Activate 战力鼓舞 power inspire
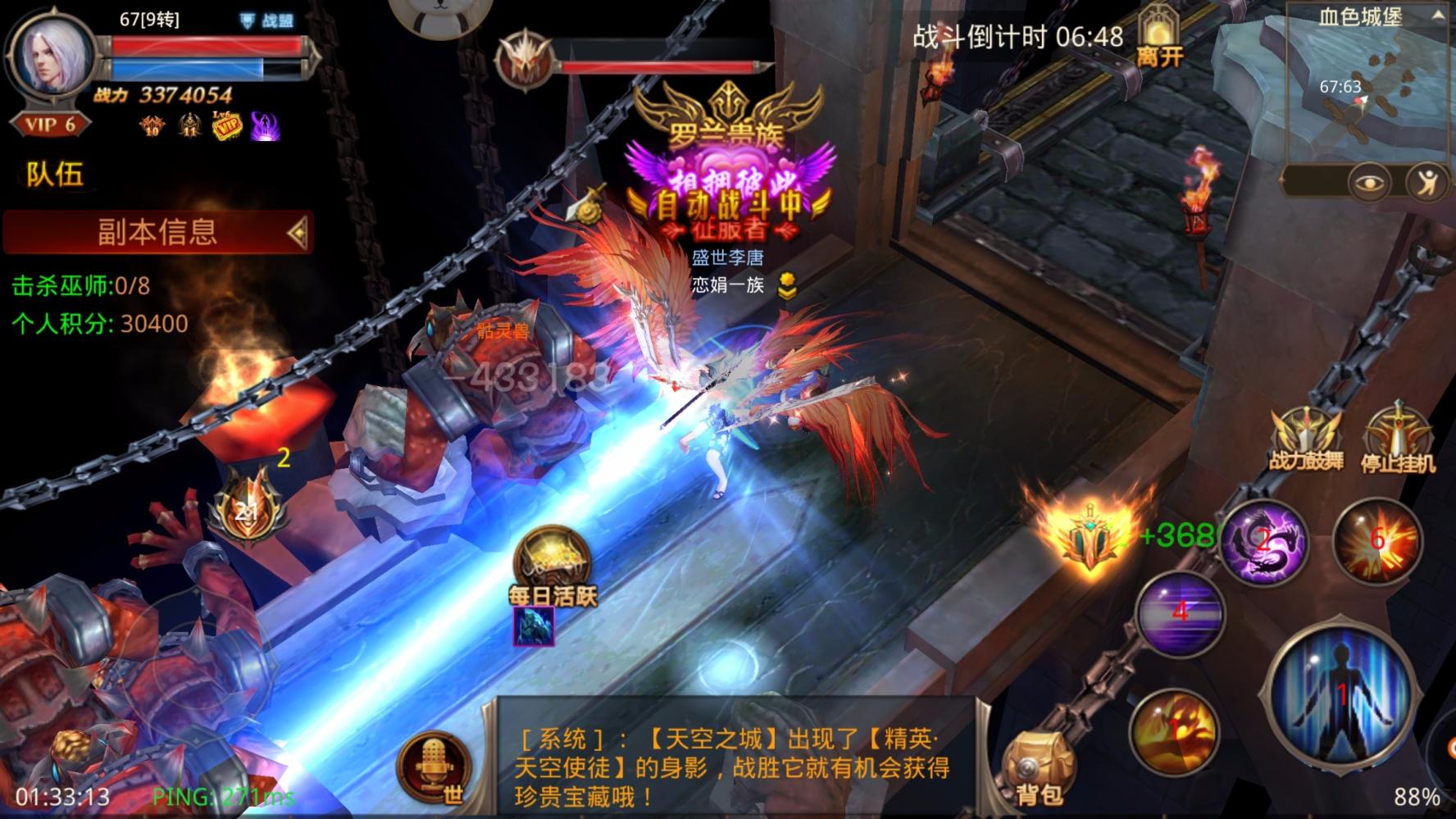 pyautogui.click(x=1306, y=439)
